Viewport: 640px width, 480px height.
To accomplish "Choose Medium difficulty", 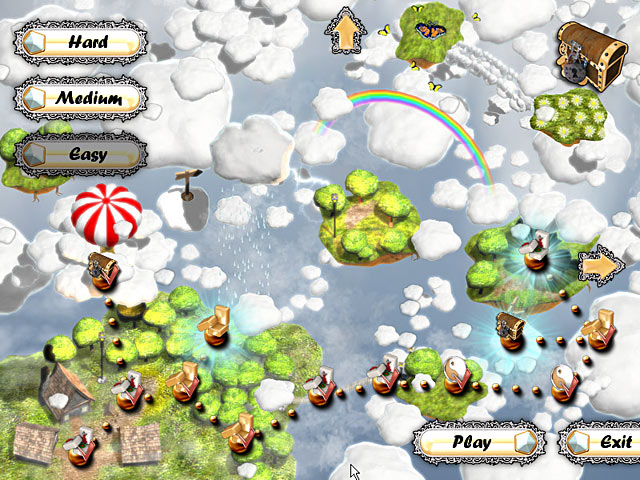I will [x=80, y=98].
